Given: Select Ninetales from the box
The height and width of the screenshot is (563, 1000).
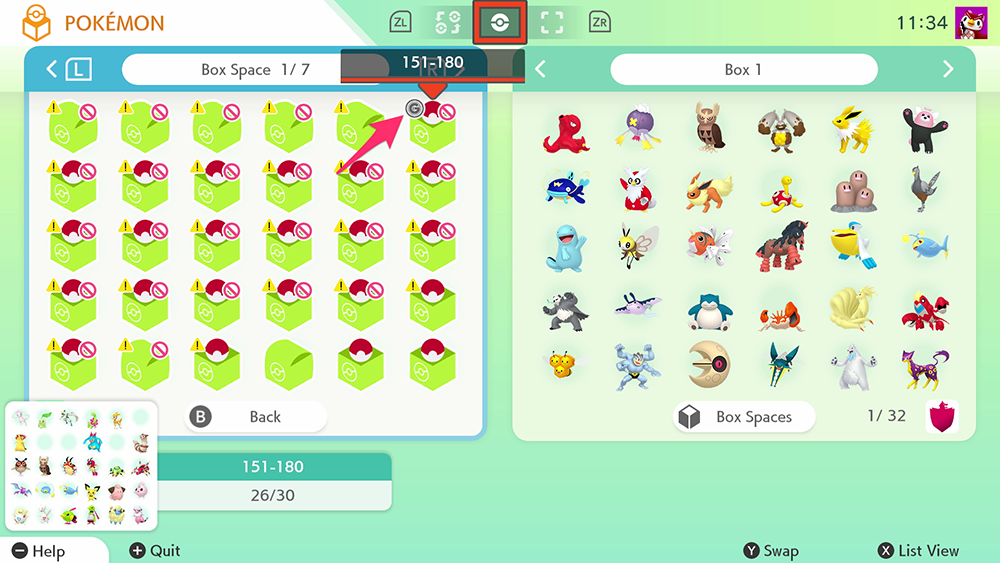Looking at the screenshot, I should [x=851, y=309].
